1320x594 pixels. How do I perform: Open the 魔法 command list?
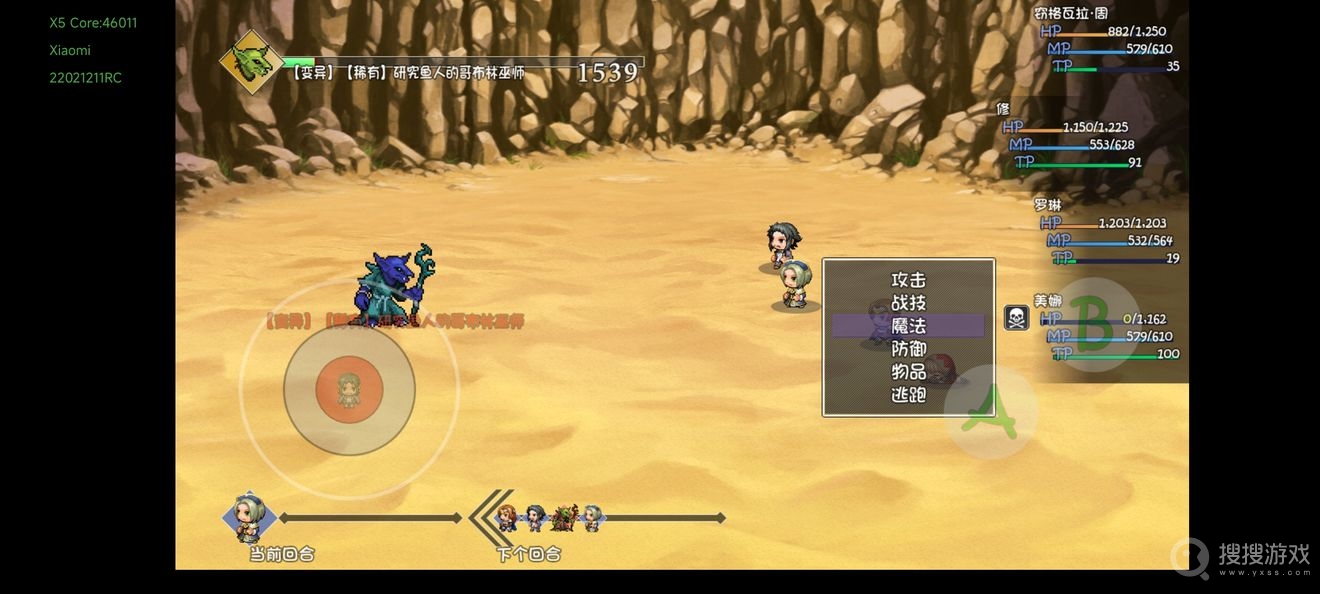pyautogui.click(x=908, y=326)
